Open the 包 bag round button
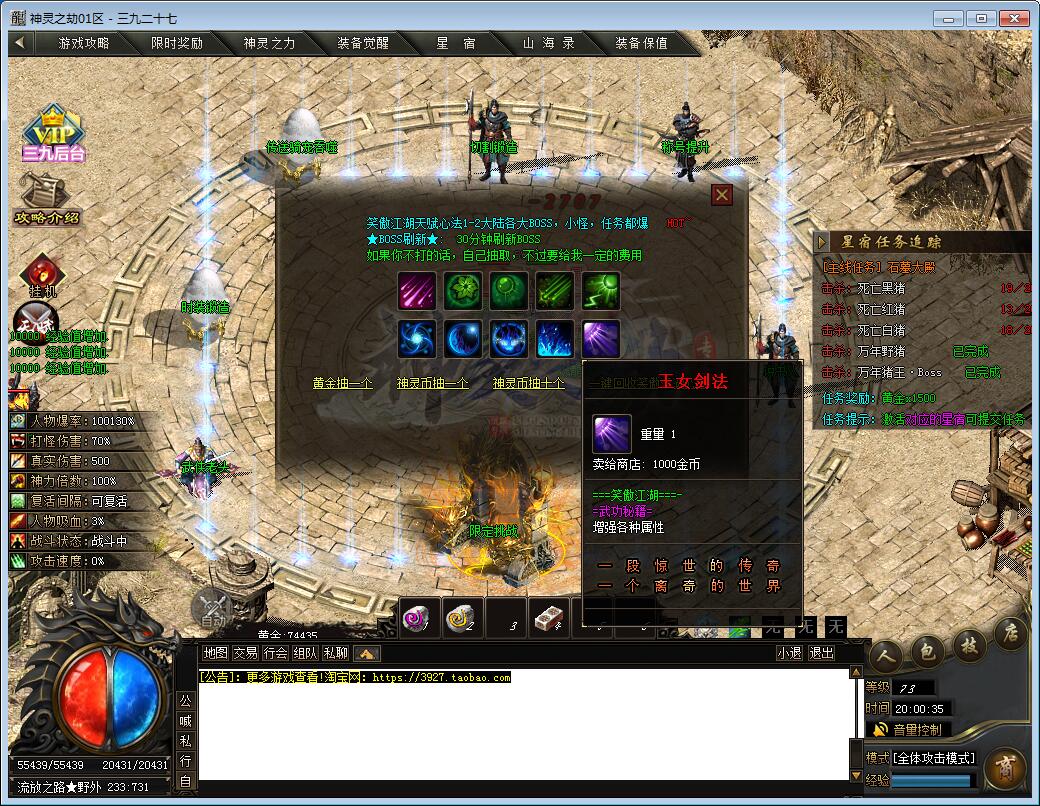This screenshot has width=1040, height=806. (927, 652)
